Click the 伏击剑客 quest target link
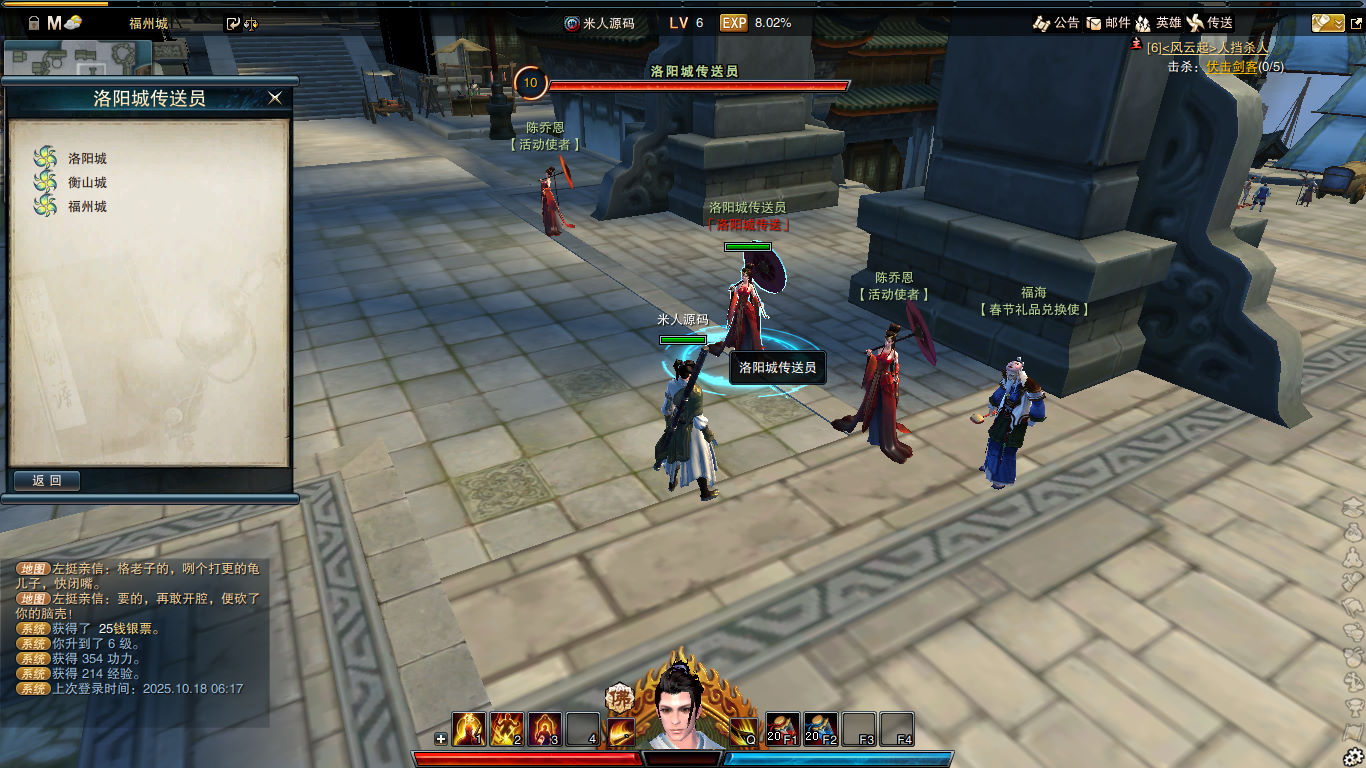Screen dimensions: 1366x768 pos(1231,66)
